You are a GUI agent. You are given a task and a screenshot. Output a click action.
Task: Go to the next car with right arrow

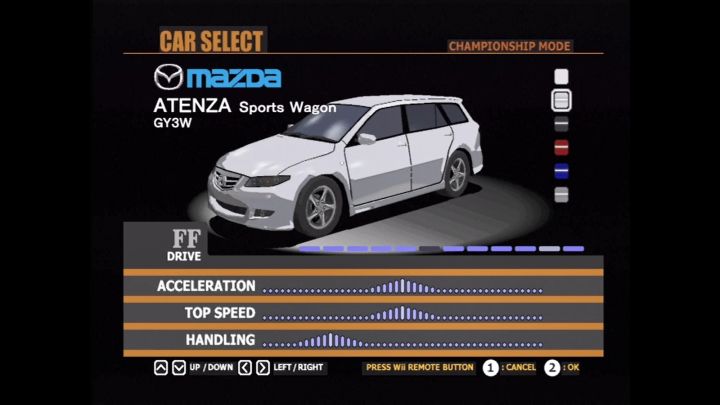262,367
